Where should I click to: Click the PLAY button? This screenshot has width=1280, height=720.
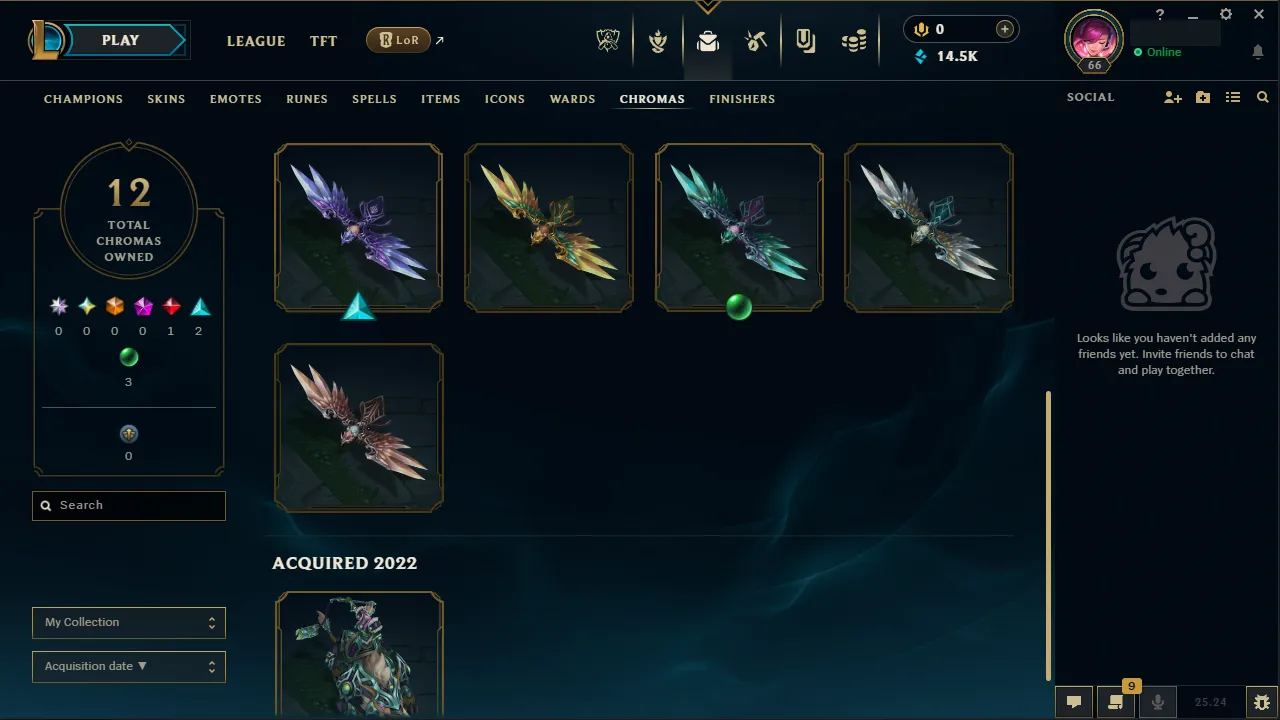point(120,40)
